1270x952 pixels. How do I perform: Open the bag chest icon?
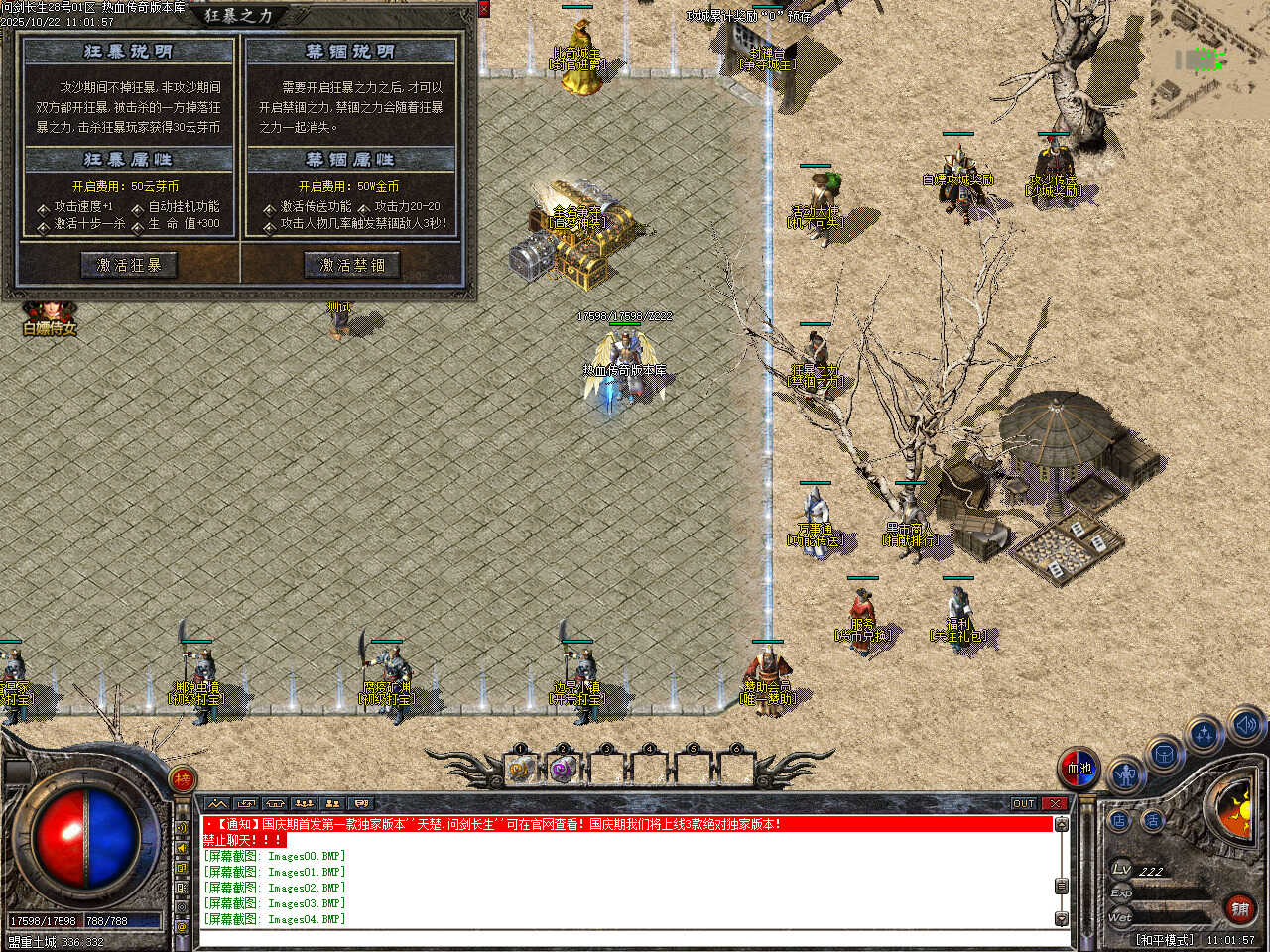pyautogui.click(x=1165, y=756)
